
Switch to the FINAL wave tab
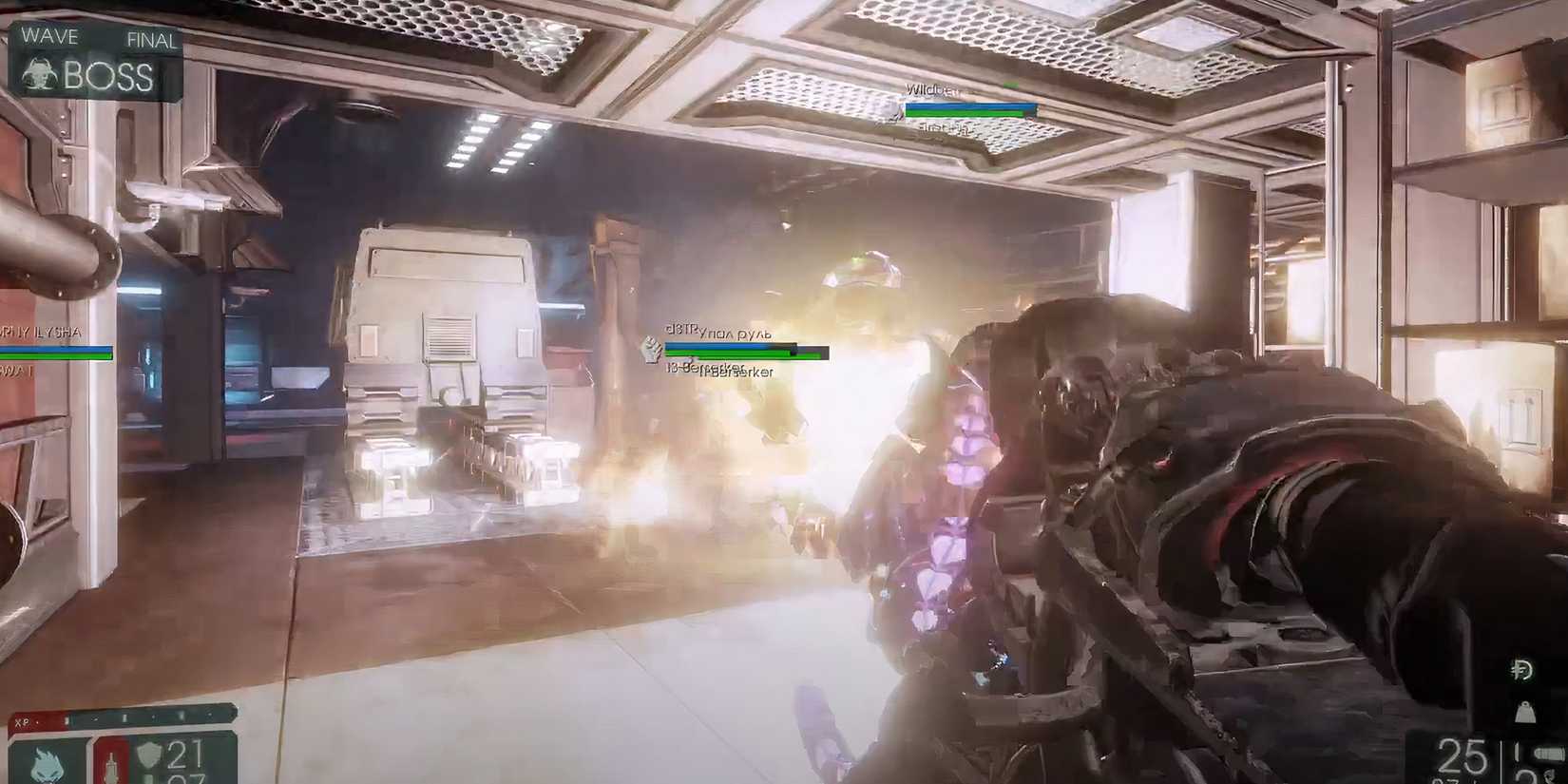[x=150, y=40]
